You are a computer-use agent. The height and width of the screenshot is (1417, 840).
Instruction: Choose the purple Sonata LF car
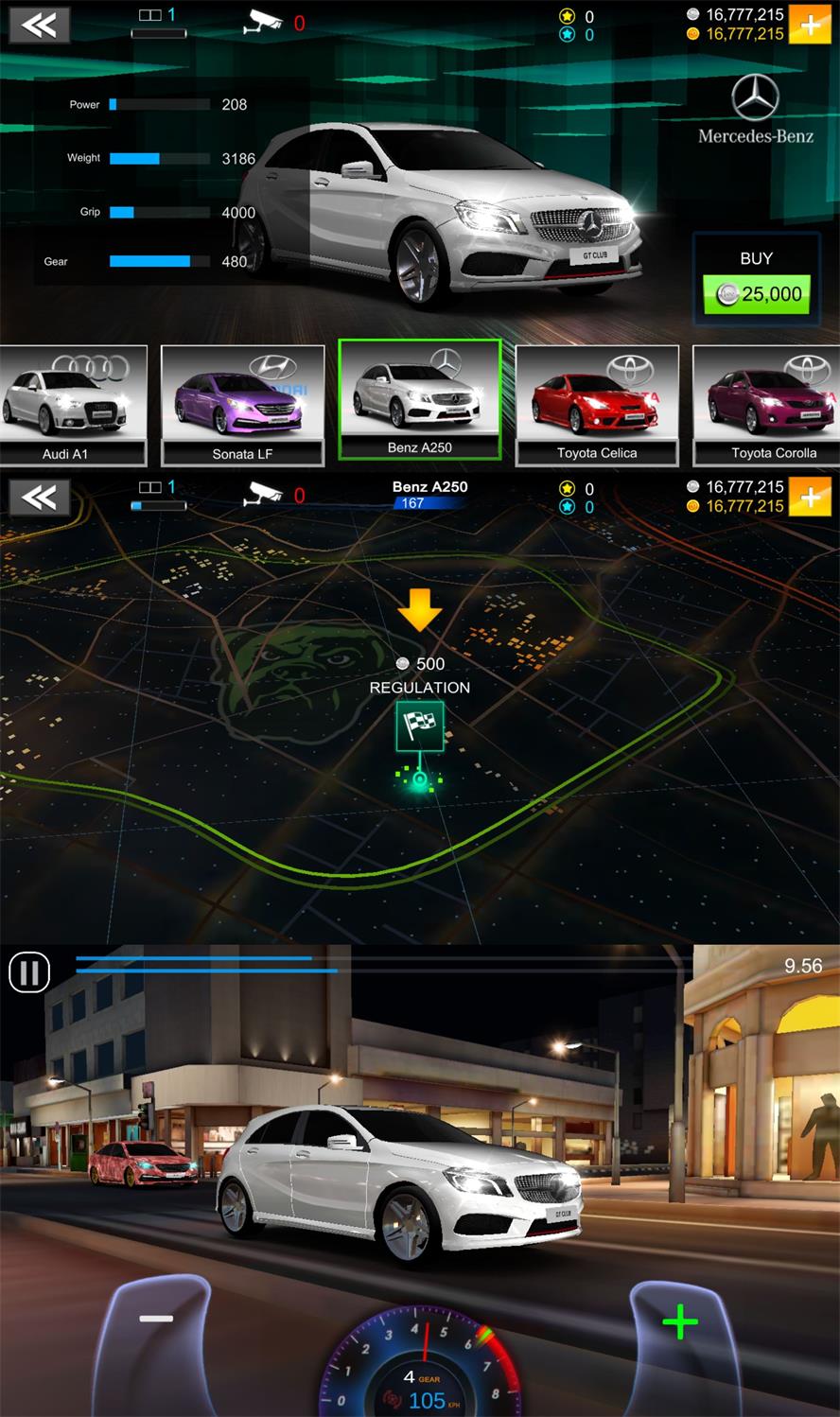pos(242,406)
